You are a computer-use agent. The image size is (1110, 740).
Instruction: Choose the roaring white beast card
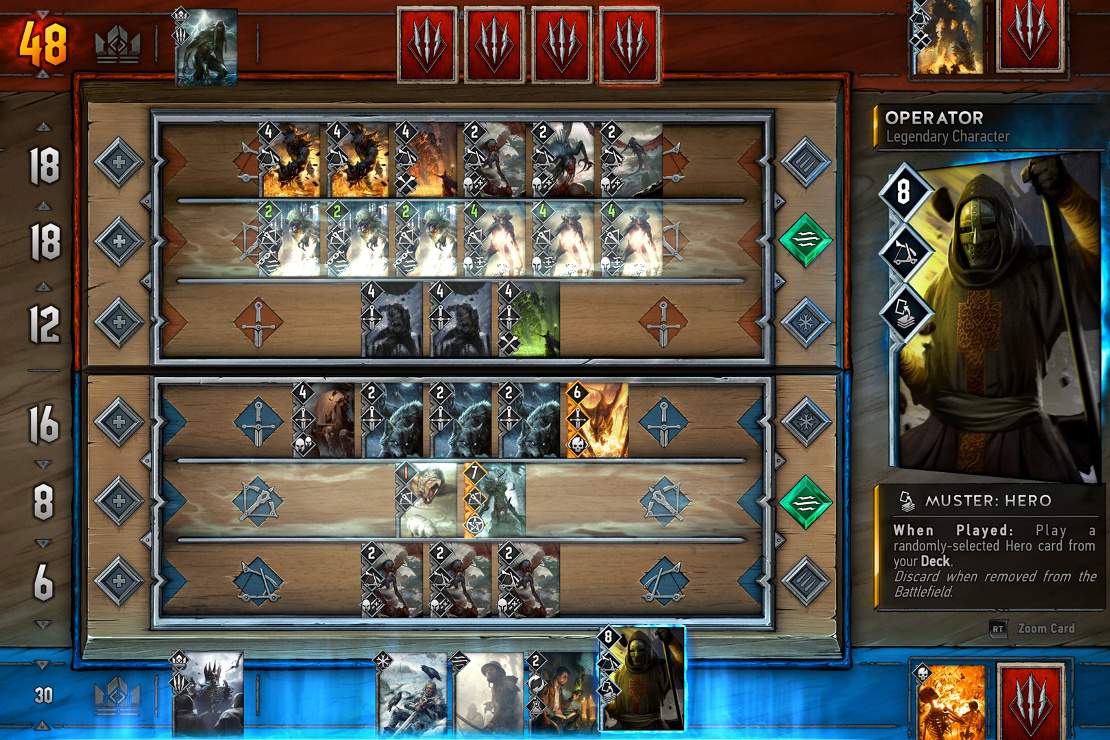pos(427,500)
